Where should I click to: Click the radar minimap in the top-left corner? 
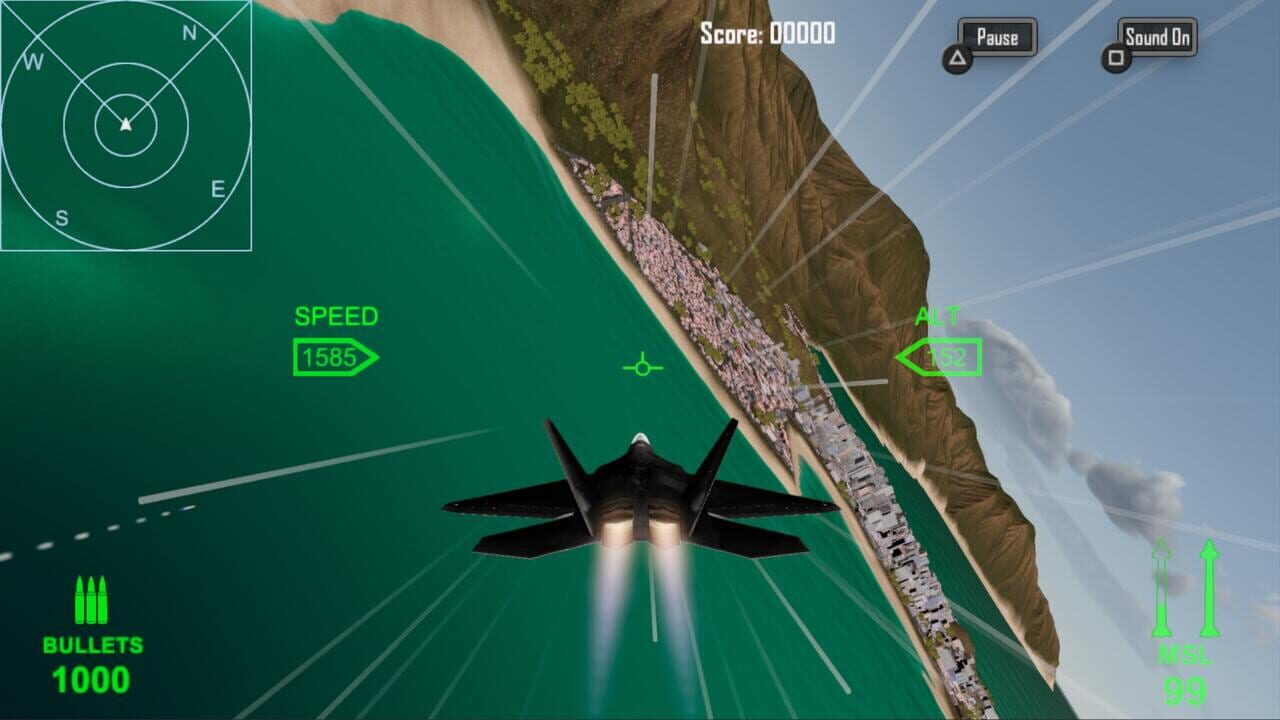pyautogui.click(x=127, y=125)
